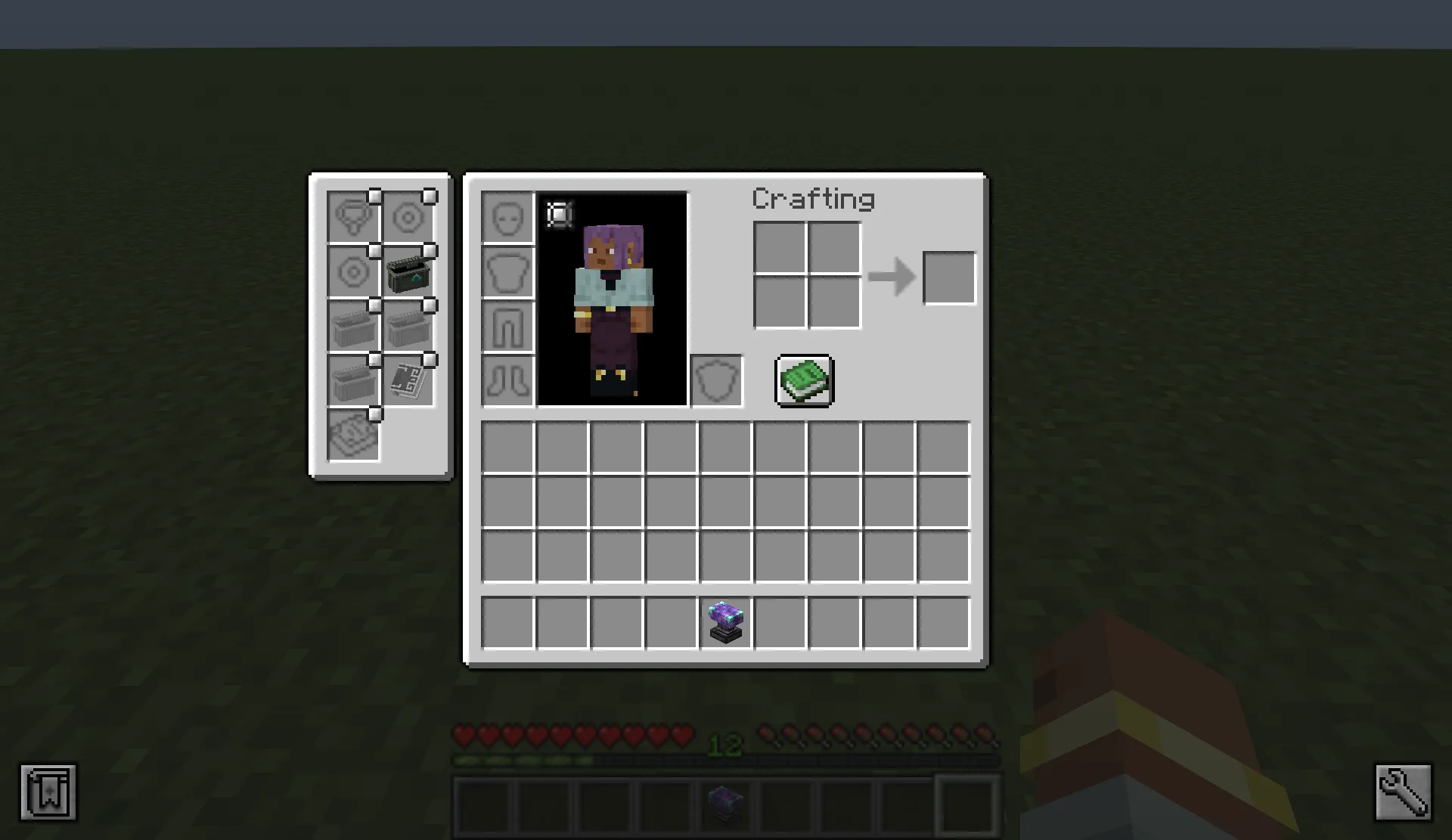Open the quest book in the corner
The image size is (1452, 840).
point(48,793)
